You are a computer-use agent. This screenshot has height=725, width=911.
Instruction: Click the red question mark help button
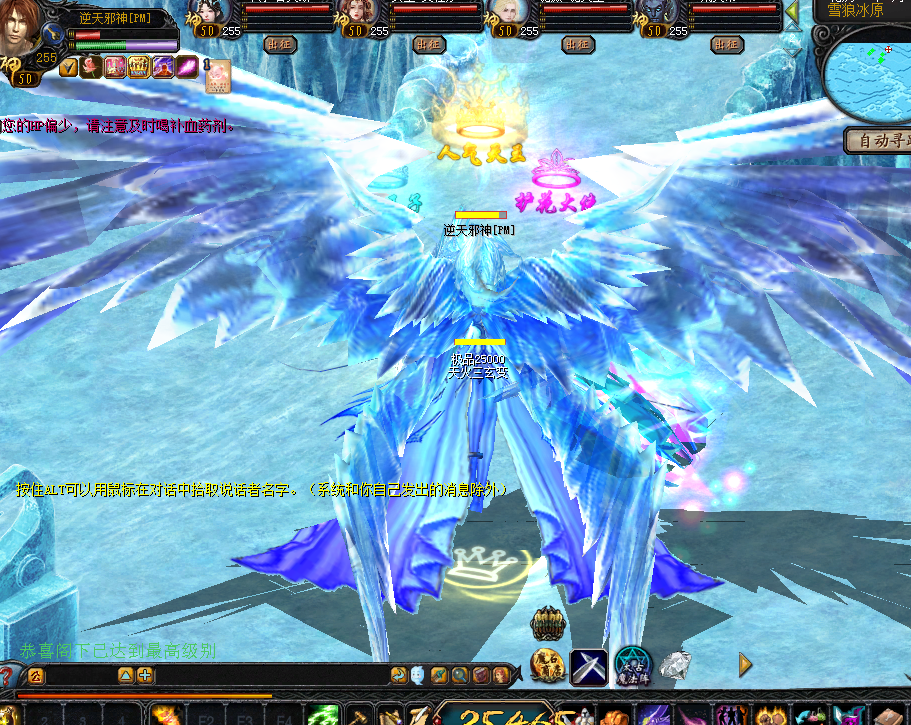[8, 676]
